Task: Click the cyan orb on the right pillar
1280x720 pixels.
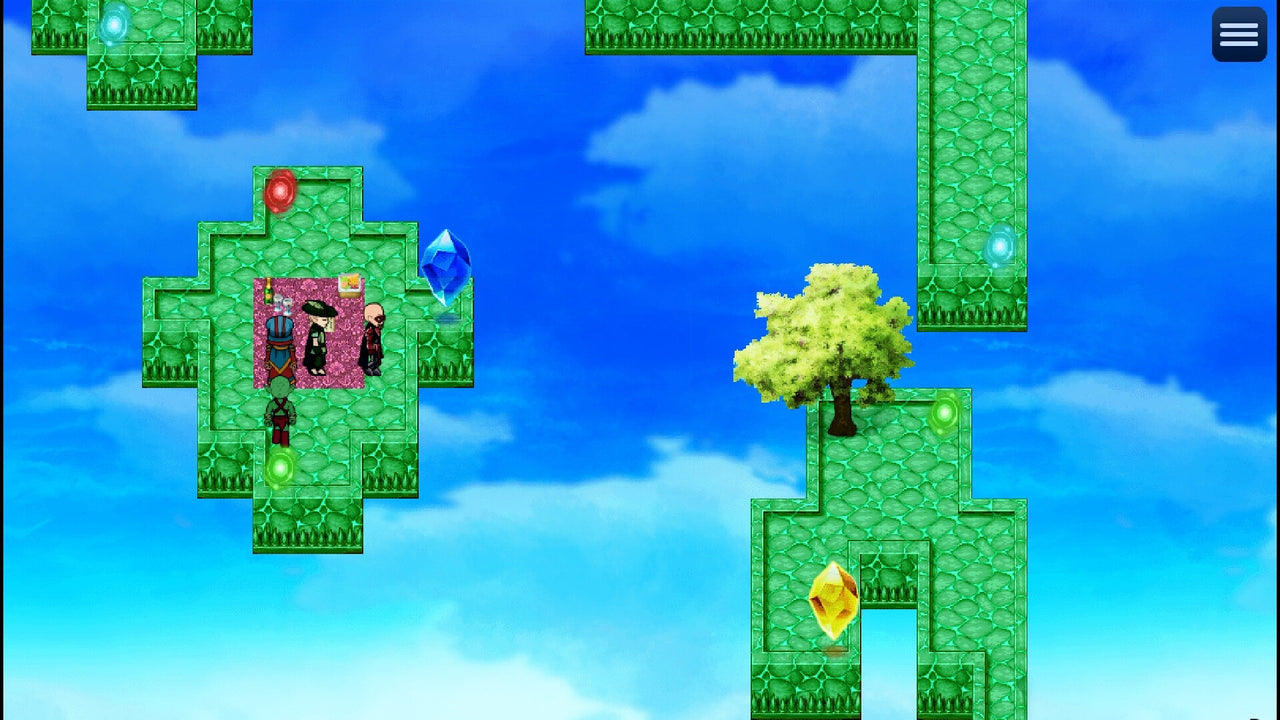Action: click(x=999, y=245)
